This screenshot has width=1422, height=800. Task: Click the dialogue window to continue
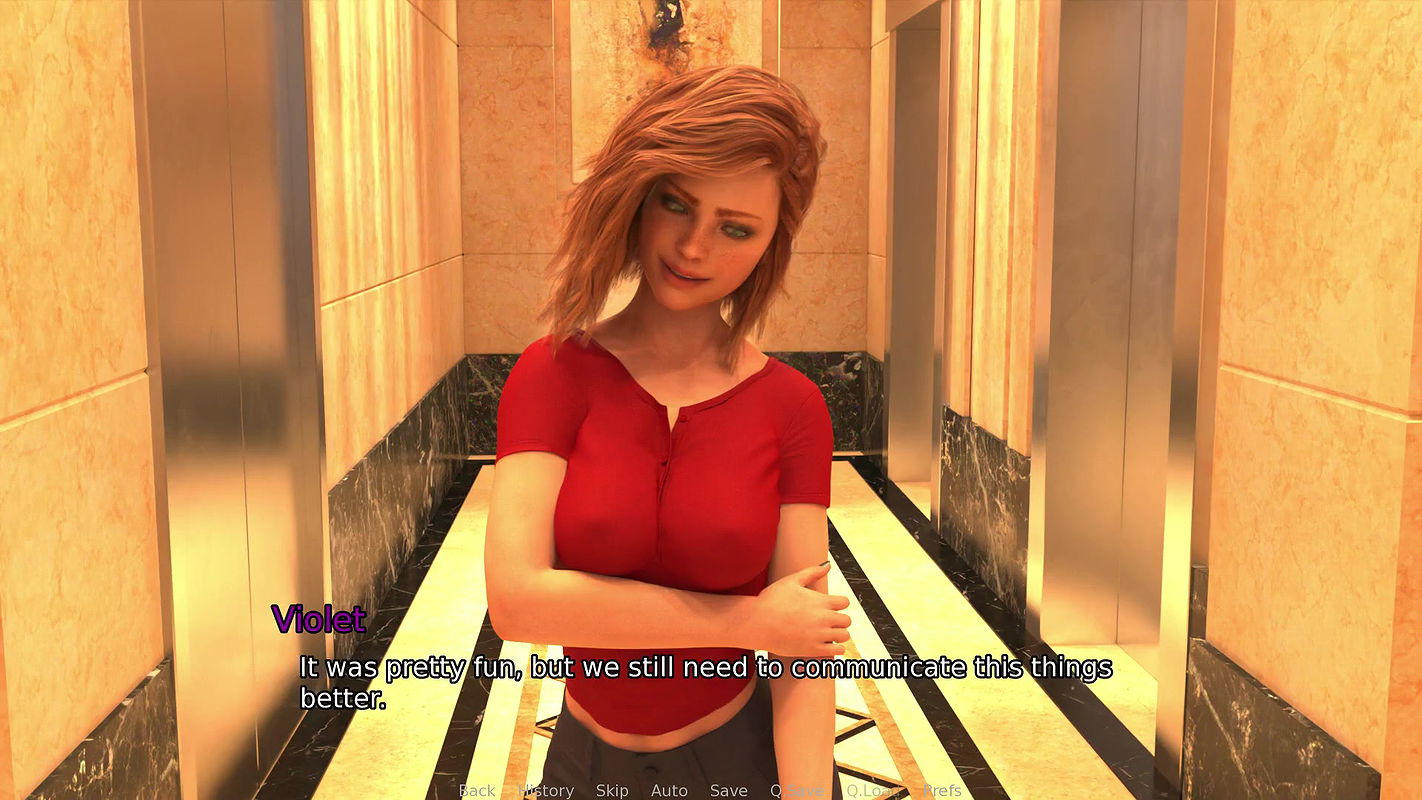coord(700,680)
